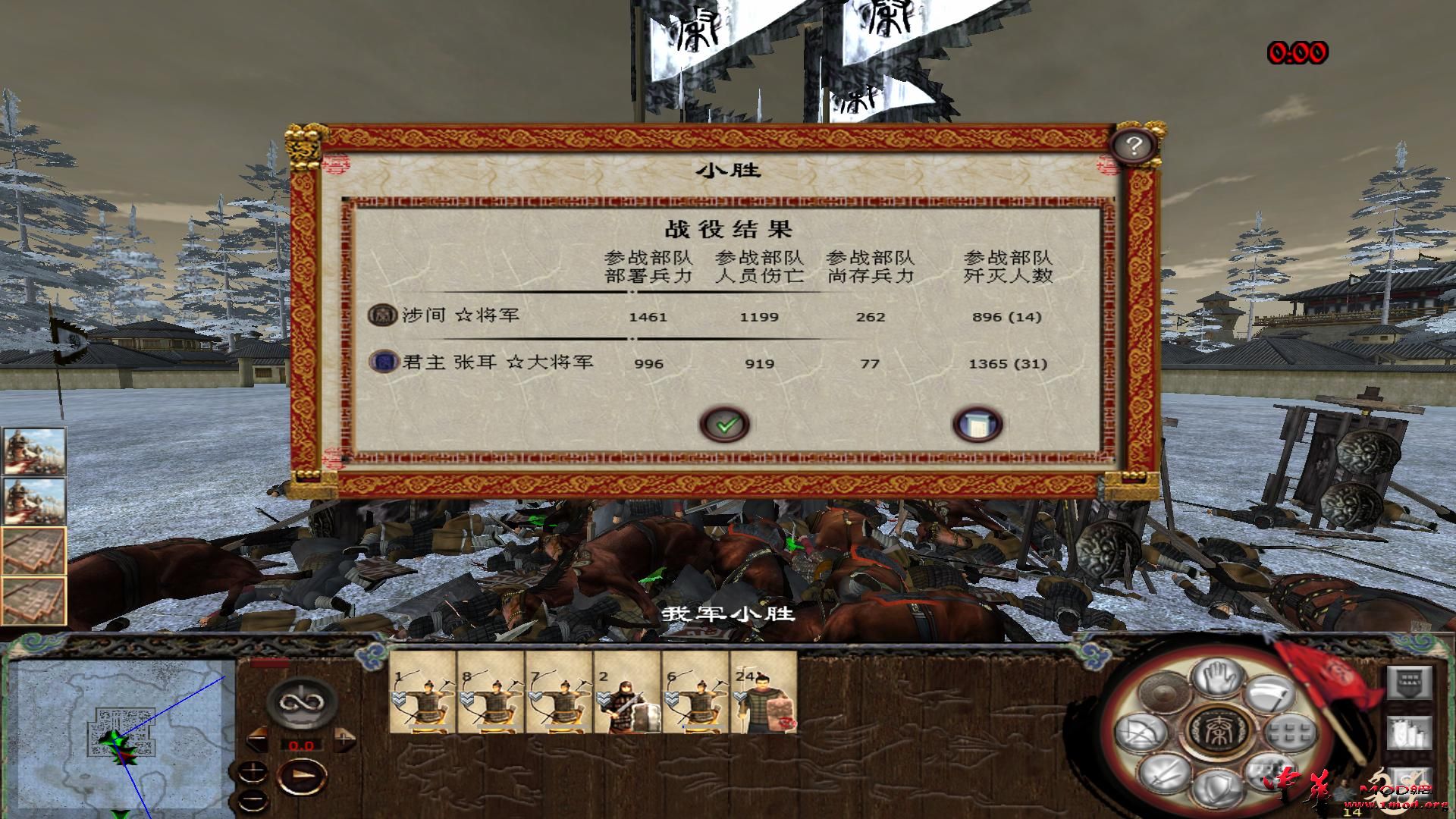Toggle the banner display button on right panel
The width and height of the screenshot is (1456, 819).
pos(1410,682)
